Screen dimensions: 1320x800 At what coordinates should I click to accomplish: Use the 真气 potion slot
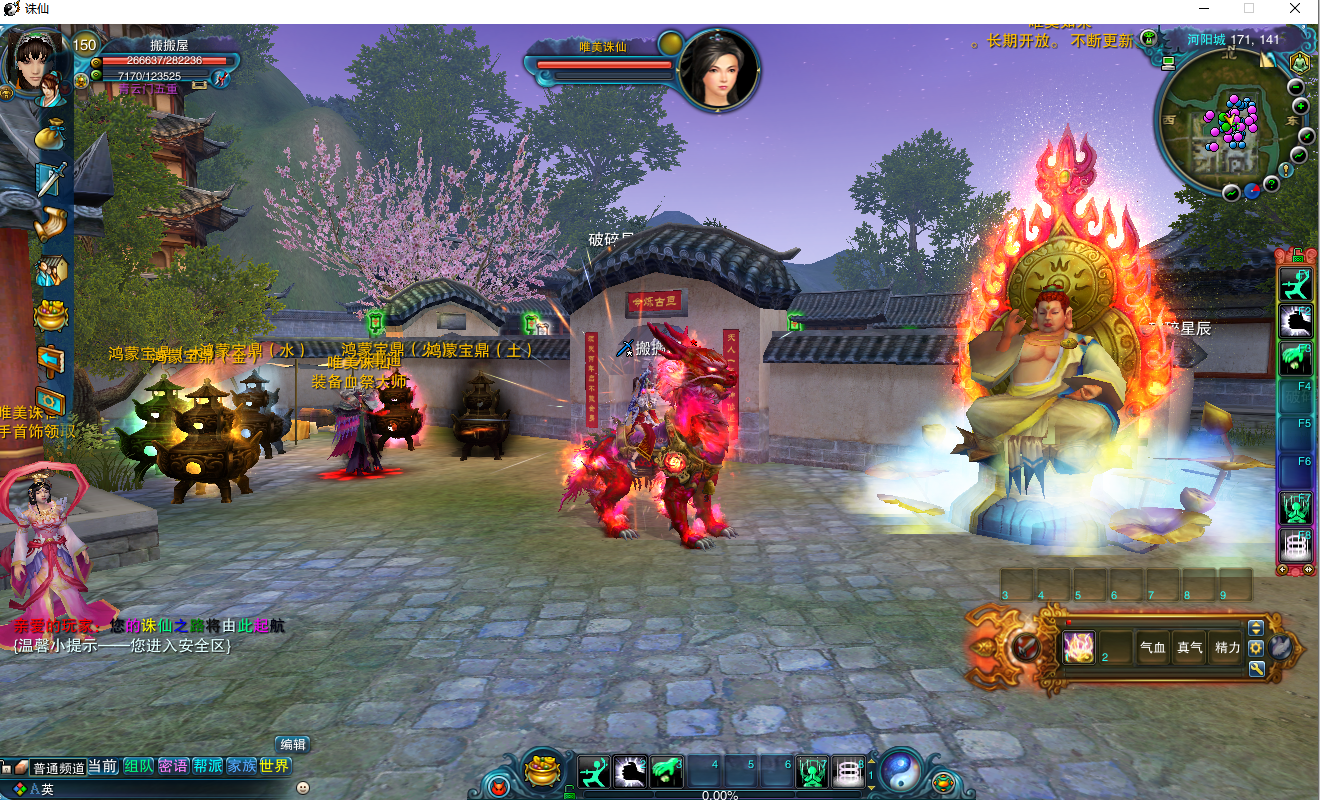click(x=1190, y=648)
